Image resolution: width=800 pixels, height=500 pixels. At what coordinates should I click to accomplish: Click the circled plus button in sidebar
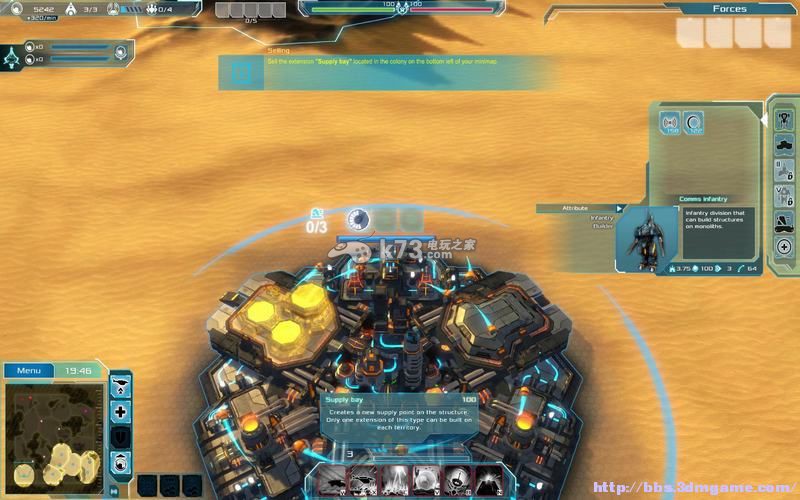(784, 247)
